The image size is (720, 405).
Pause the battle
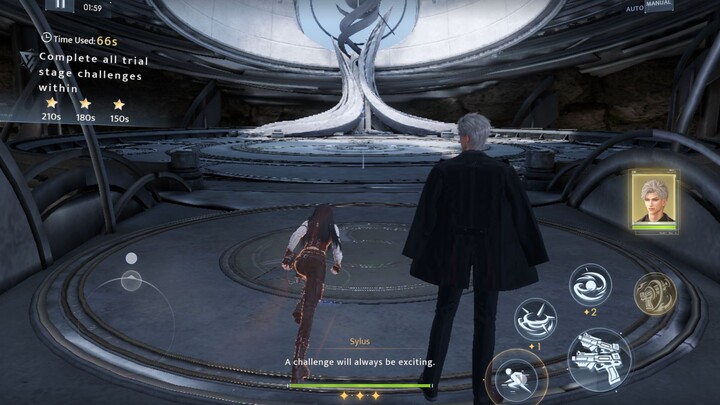click(x=60, y=5)
